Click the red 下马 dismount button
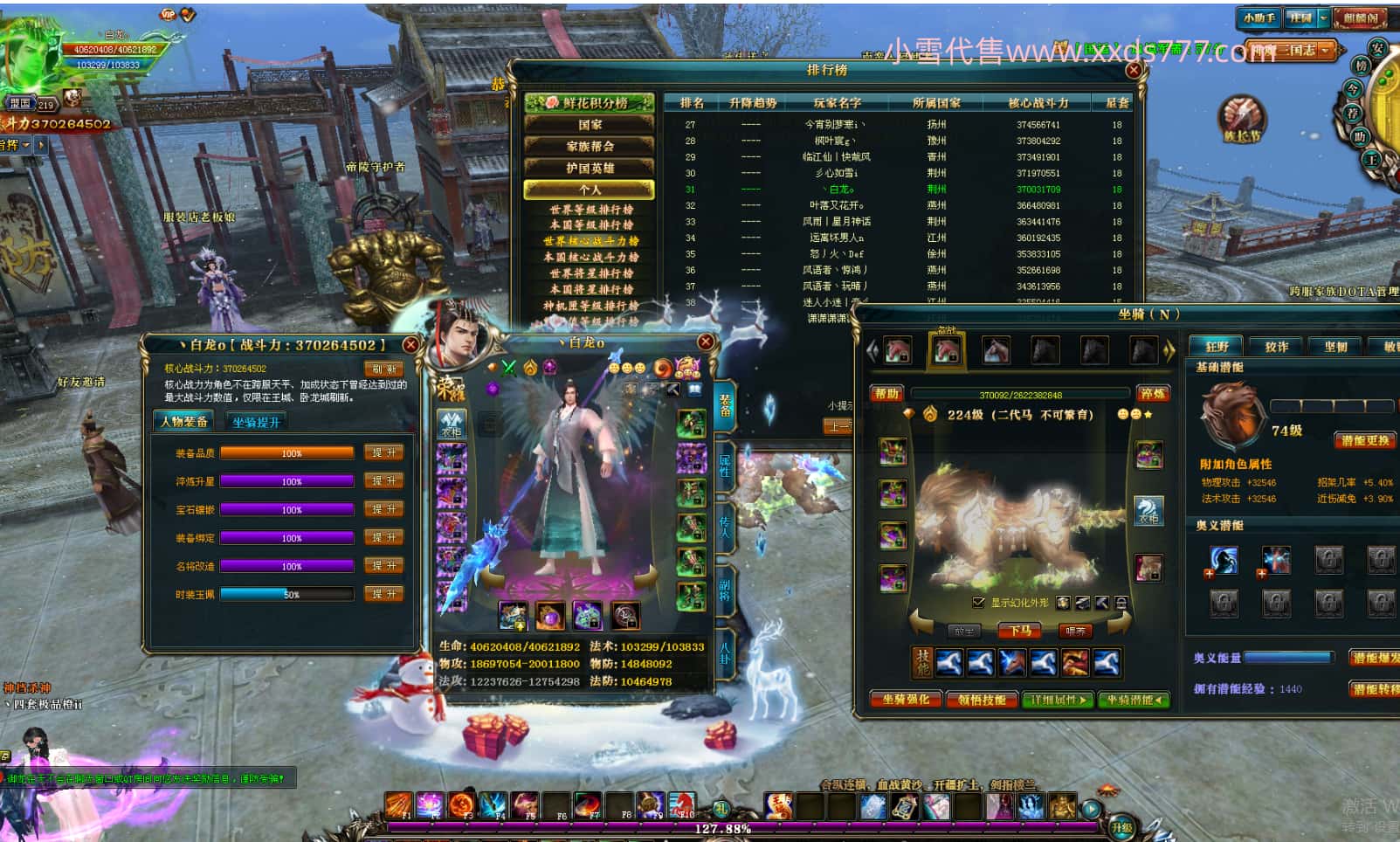1400x842 pixels. (1020, 631)
